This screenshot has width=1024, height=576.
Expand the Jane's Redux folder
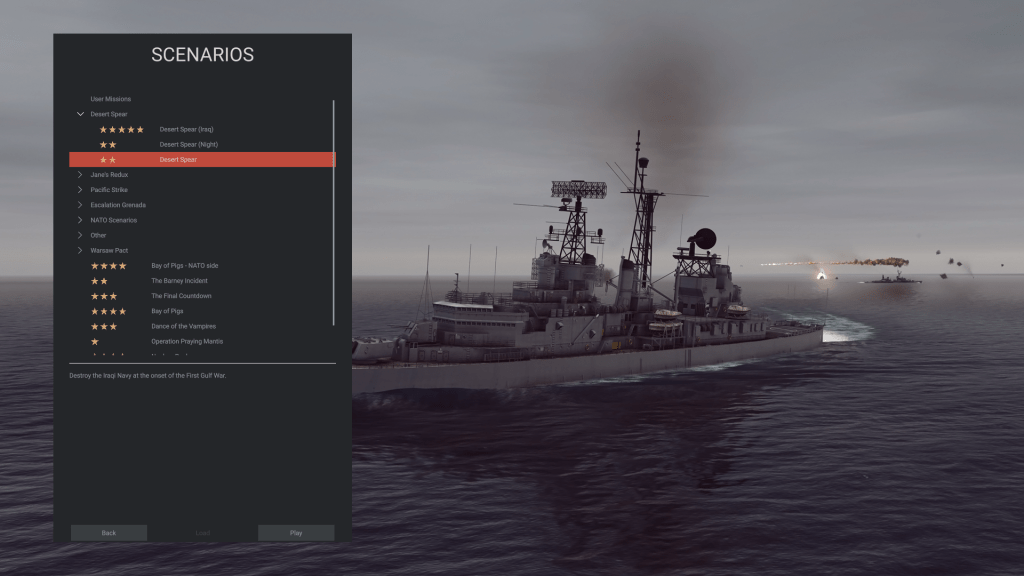[x=80, y=175]
